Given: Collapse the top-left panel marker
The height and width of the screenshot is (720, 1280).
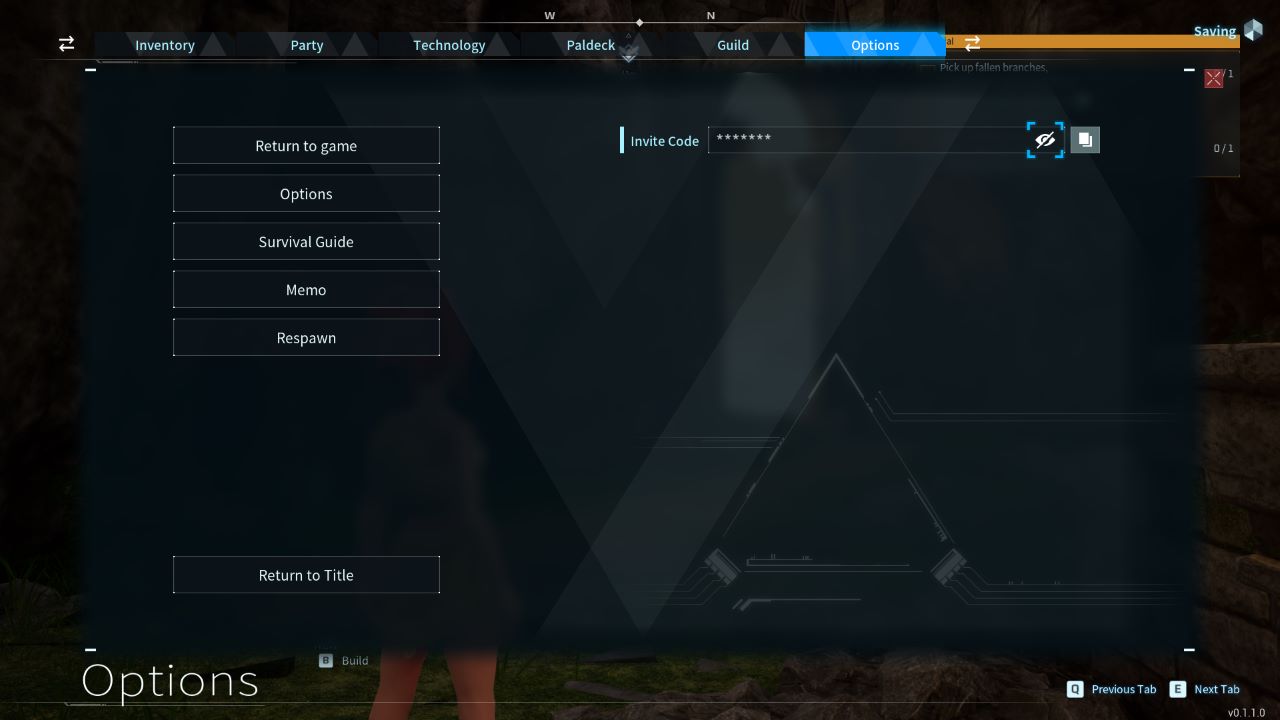Looking at the screenshot, I should (90, 69).
